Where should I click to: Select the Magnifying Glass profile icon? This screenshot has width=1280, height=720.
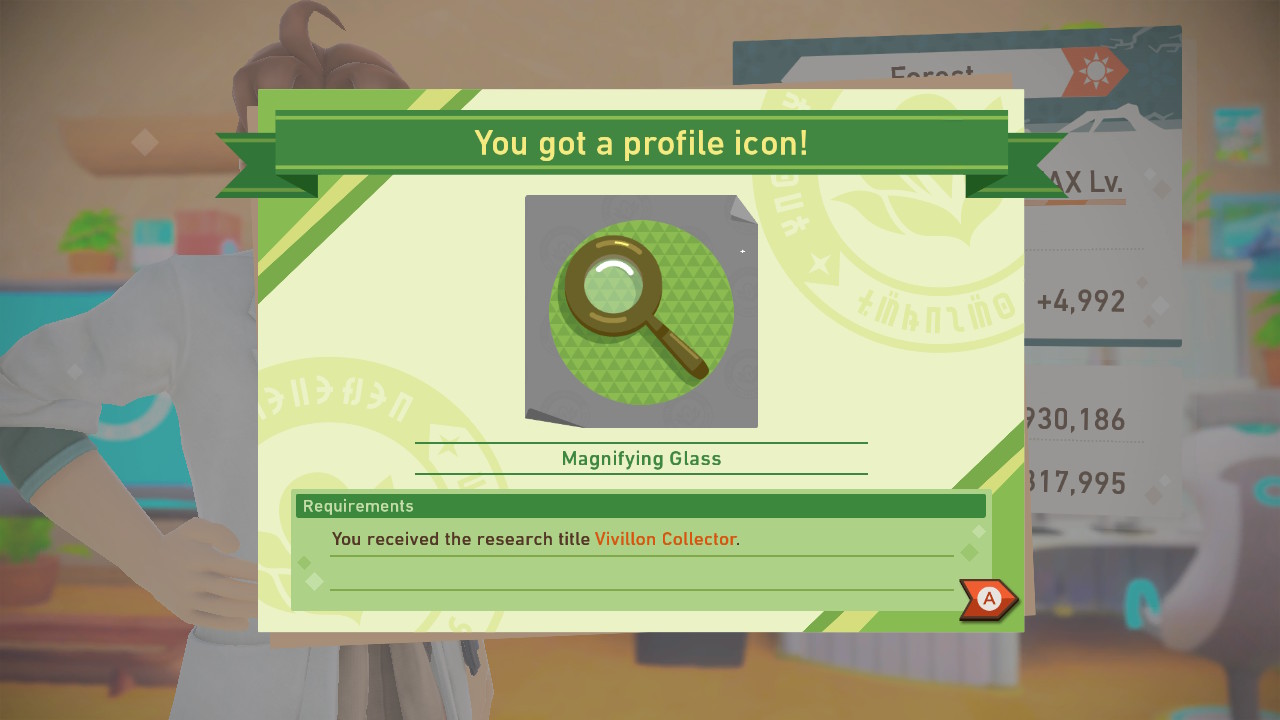pos(640,310)
